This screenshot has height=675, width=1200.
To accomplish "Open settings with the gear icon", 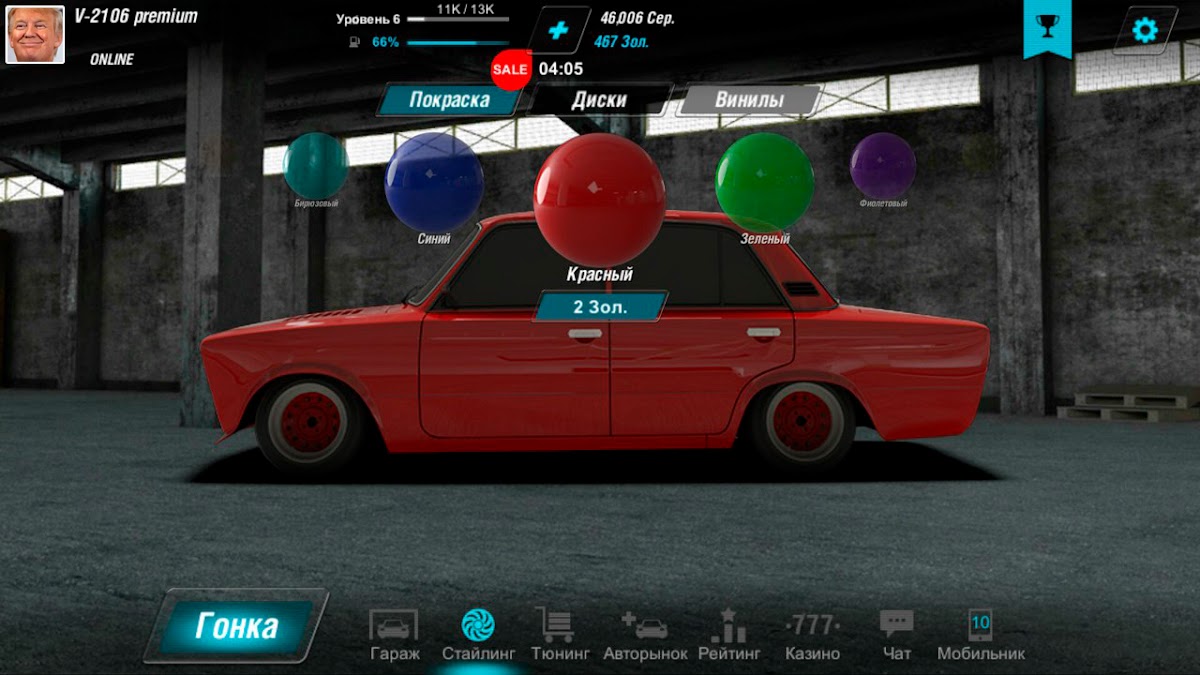I will click(x=1144, y=30).
